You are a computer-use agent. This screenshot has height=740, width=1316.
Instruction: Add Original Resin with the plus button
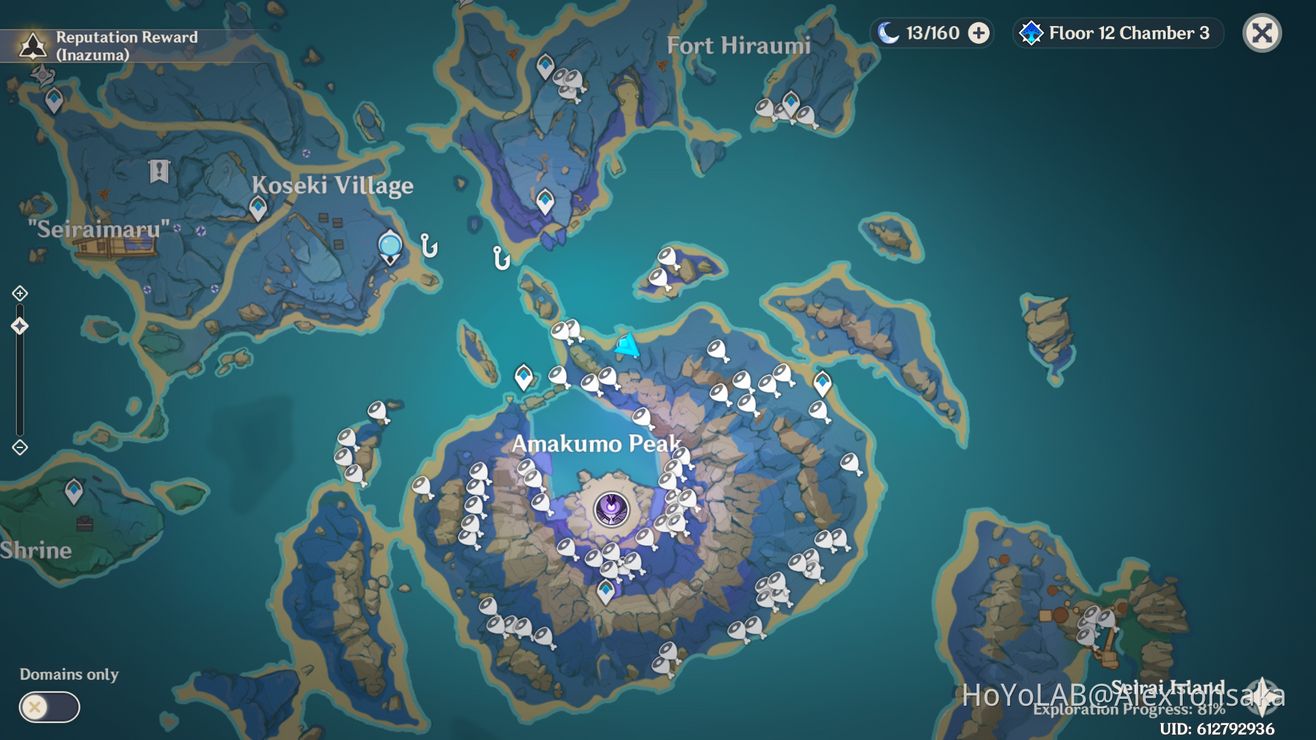point(979,33)
